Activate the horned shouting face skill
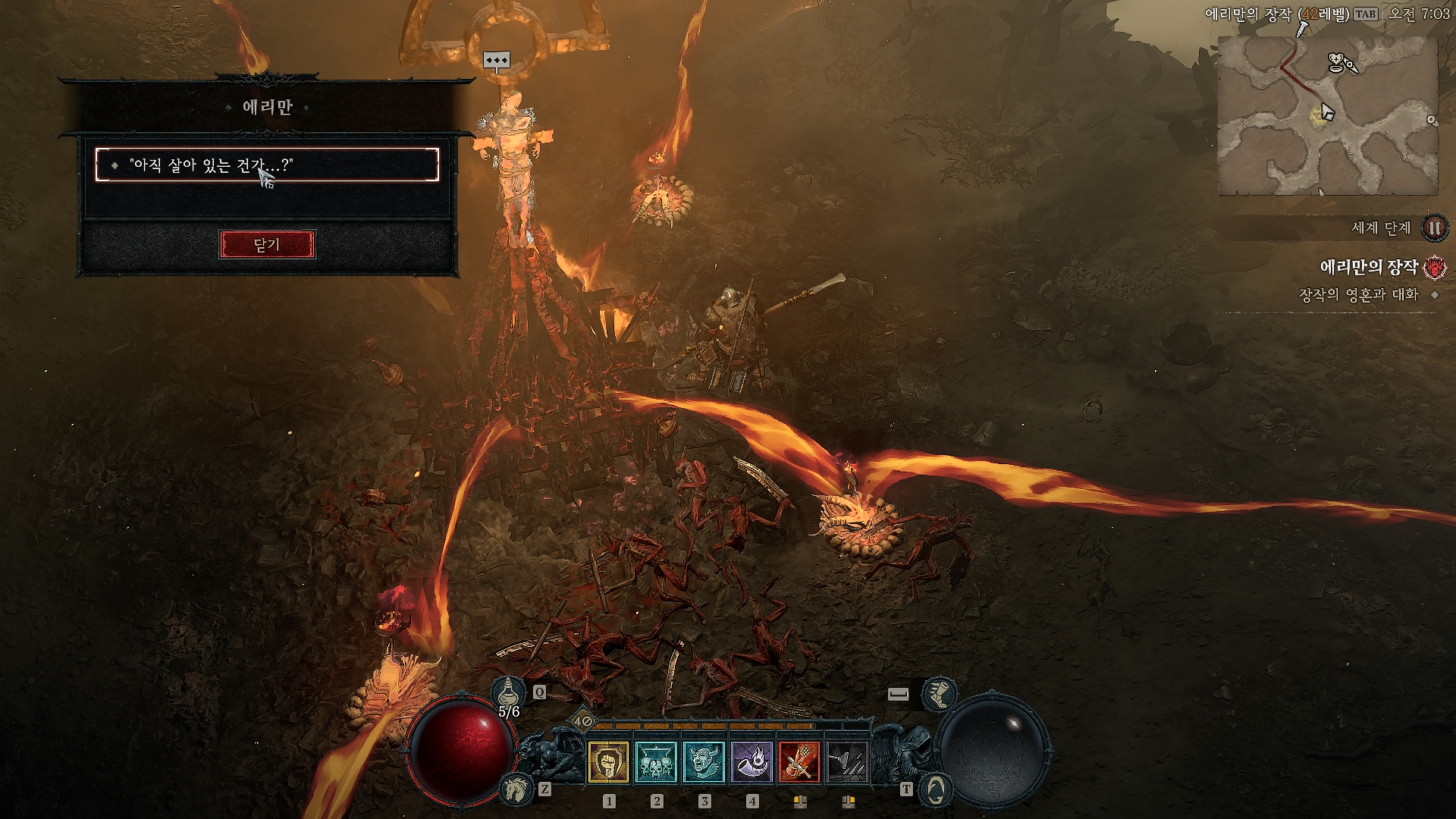 pos(704,761)
